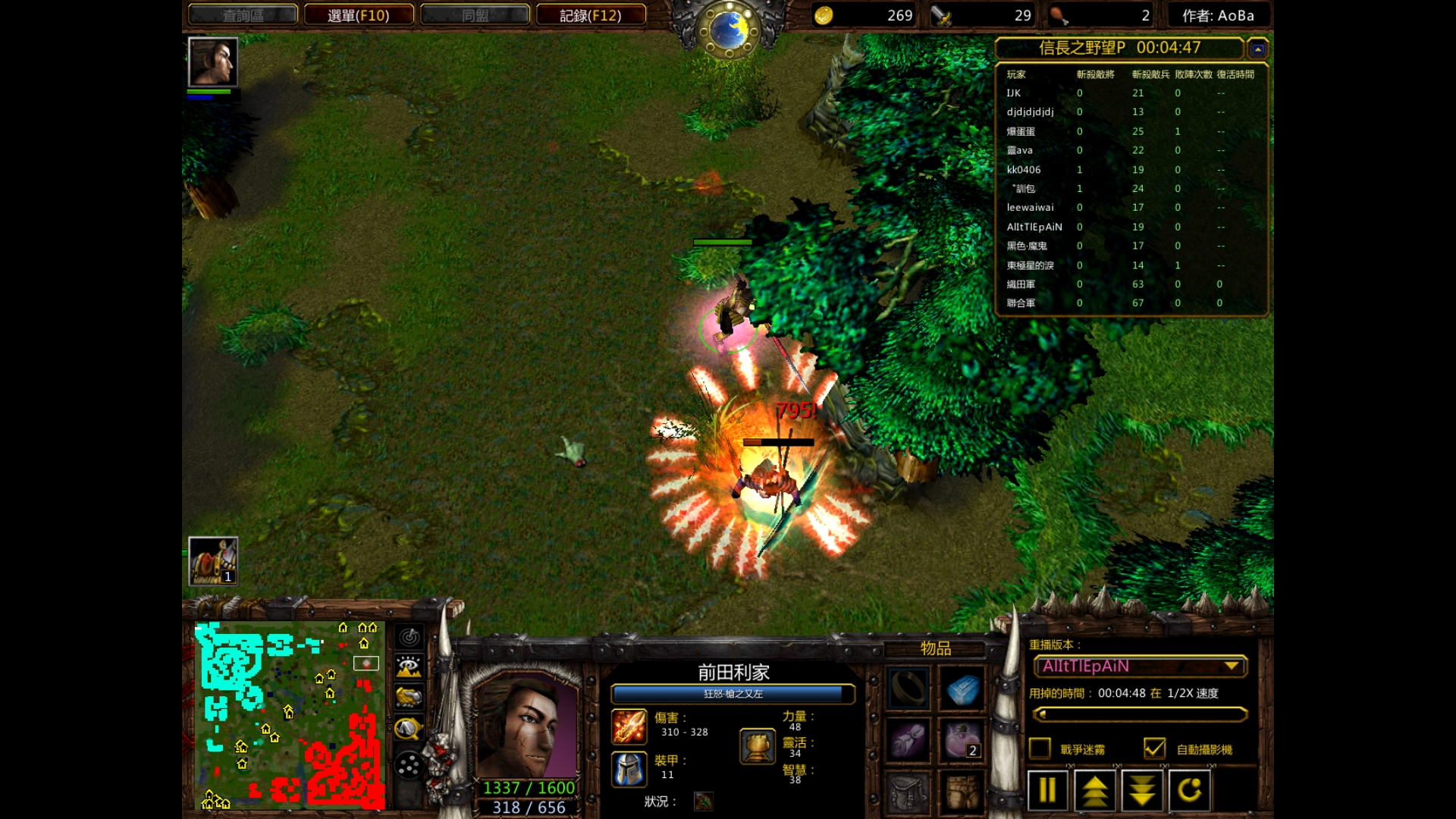
Task: Increase the replay speed with up arrows
Action: click(1094, 791)
